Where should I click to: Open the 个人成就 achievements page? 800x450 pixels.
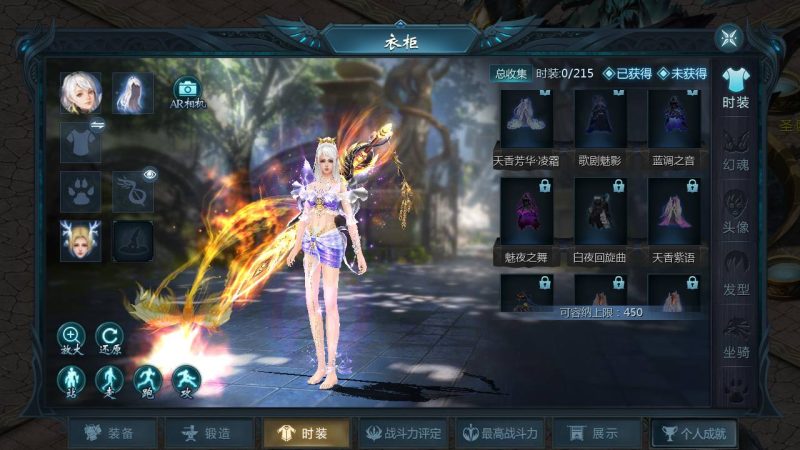click(695, 433)
